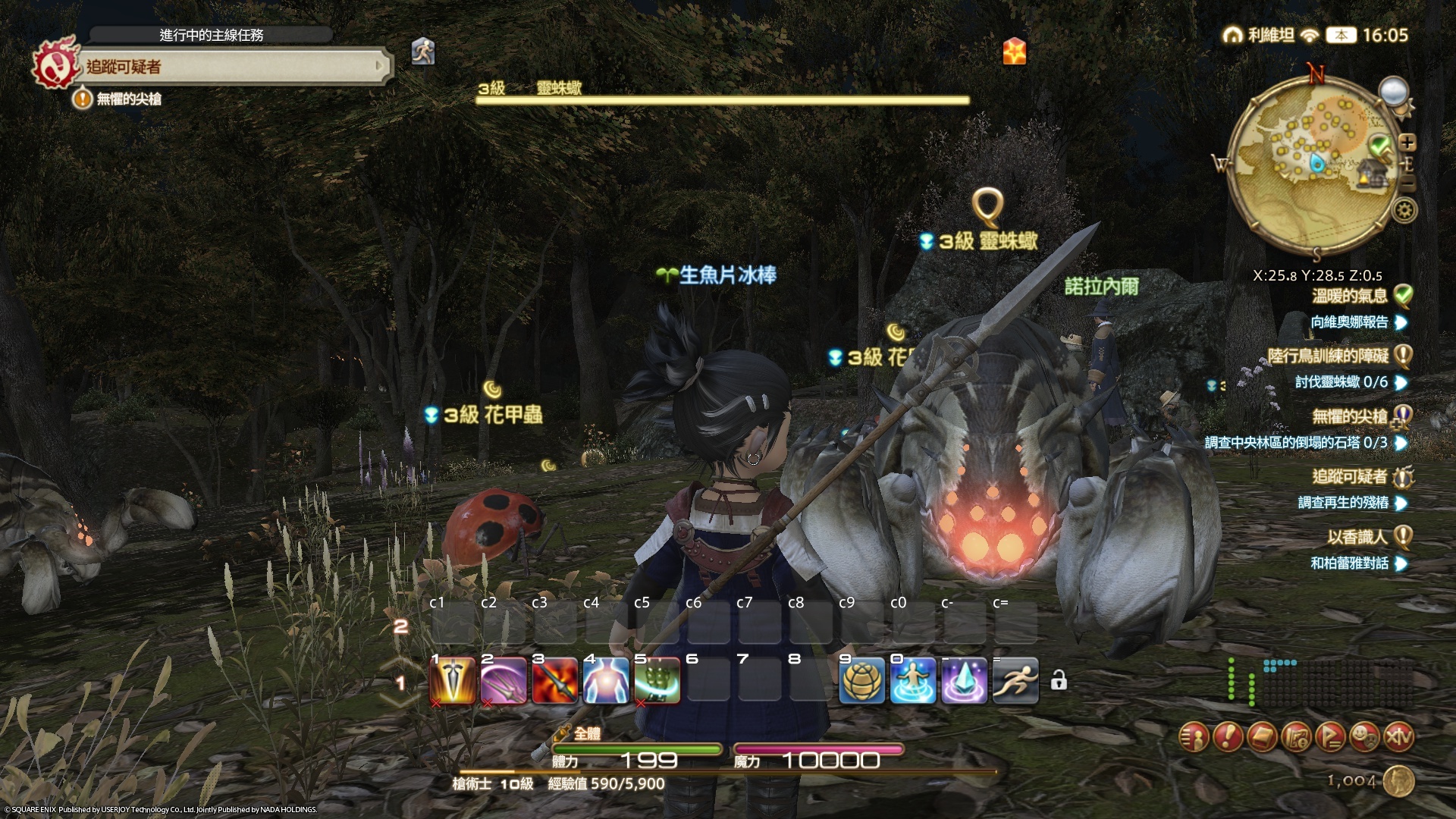1456x819 pixels.
Task: Activate the blue teleport figure action
Action: click(x=913, y=680)
